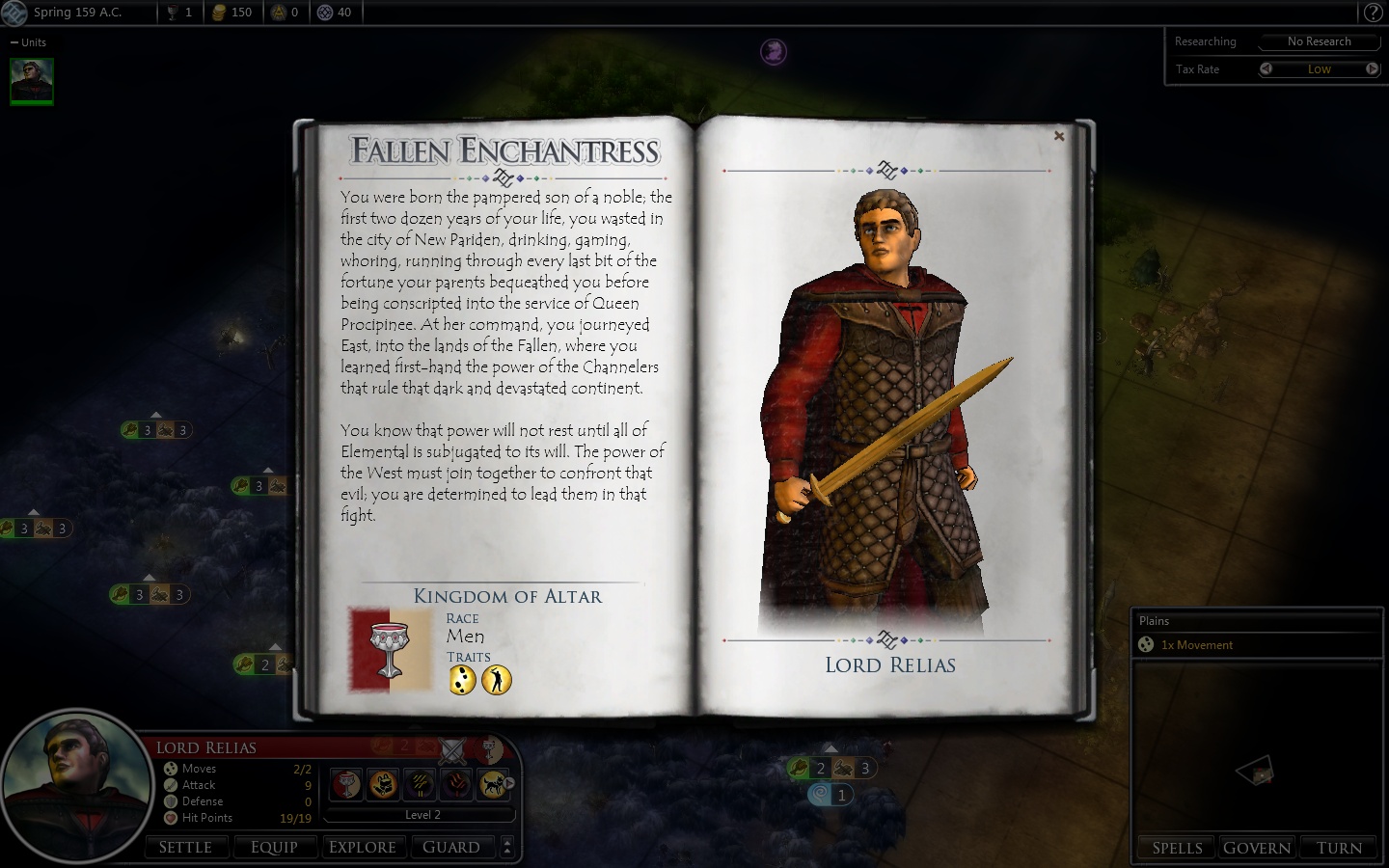
Task: Decrease the tax rate with left arrow
Action: [1266, 68]
